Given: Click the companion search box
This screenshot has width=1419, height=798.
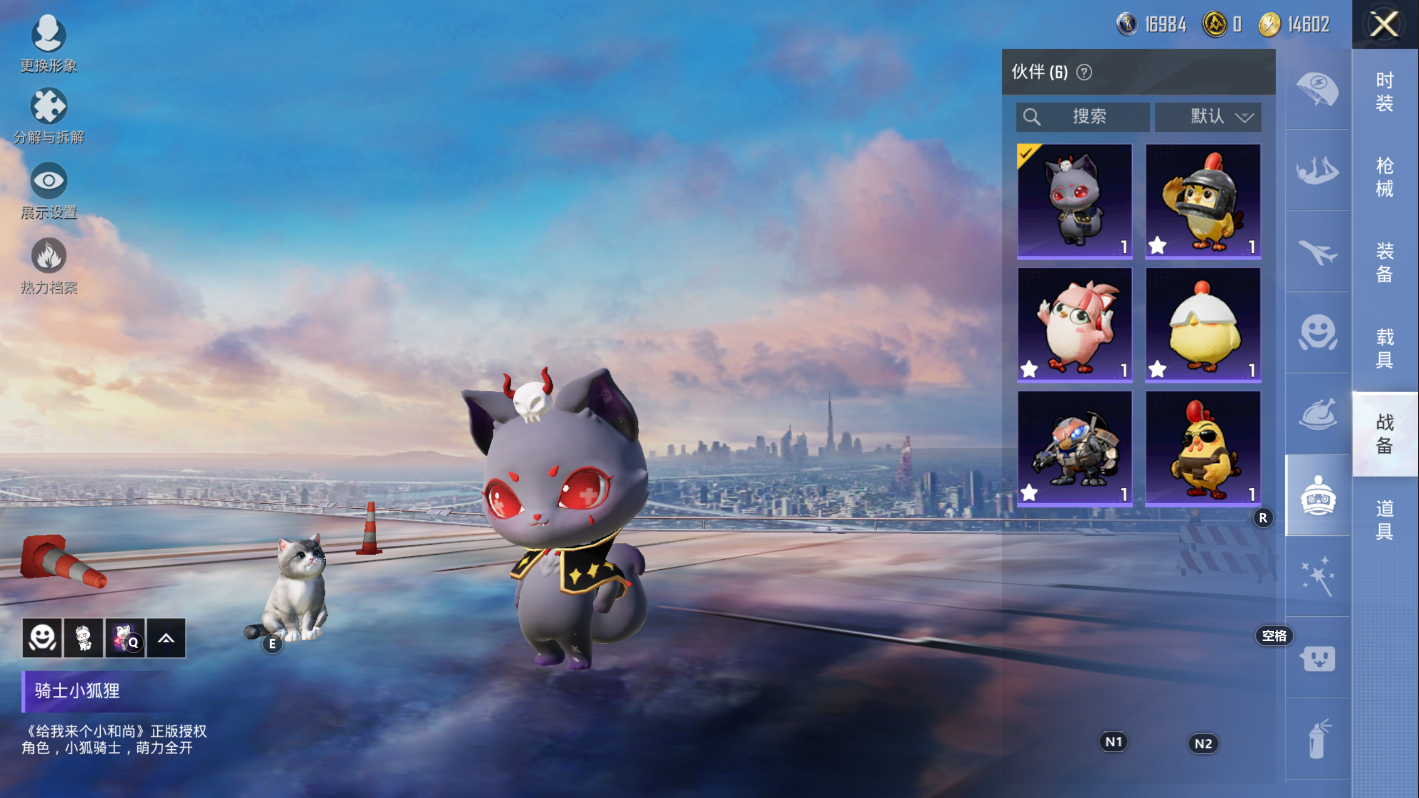Looking at the screenshot, I should tap(1083, 117).
